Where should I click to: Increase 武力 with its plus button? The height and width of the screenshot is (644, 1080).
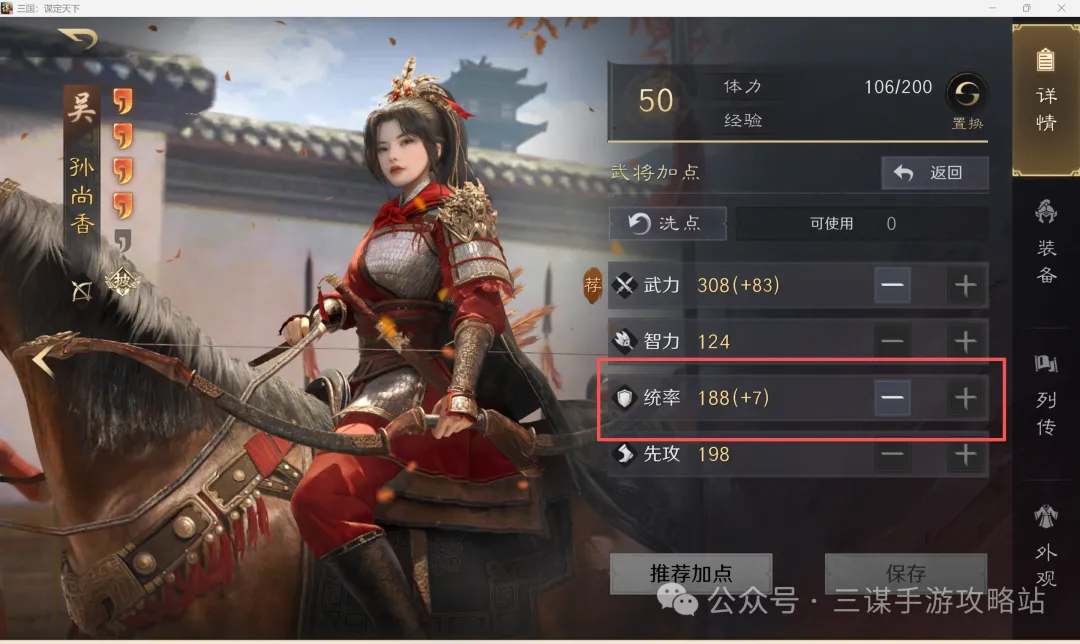click(x=965, y=286)
